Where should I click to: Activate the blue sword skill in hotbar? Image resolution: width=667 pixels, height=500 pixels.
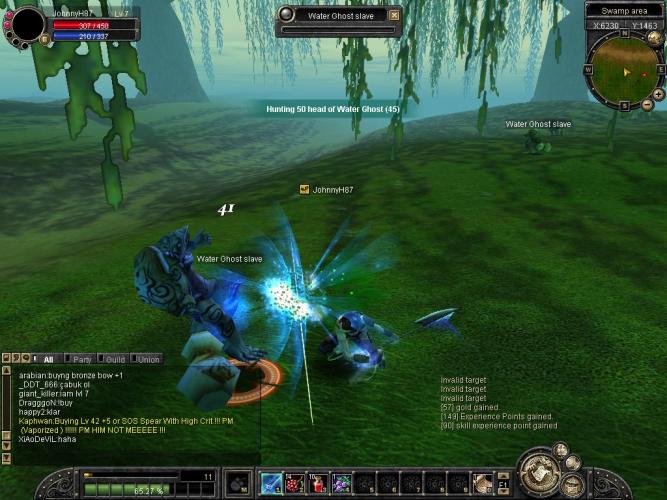[x=271, y=484]
